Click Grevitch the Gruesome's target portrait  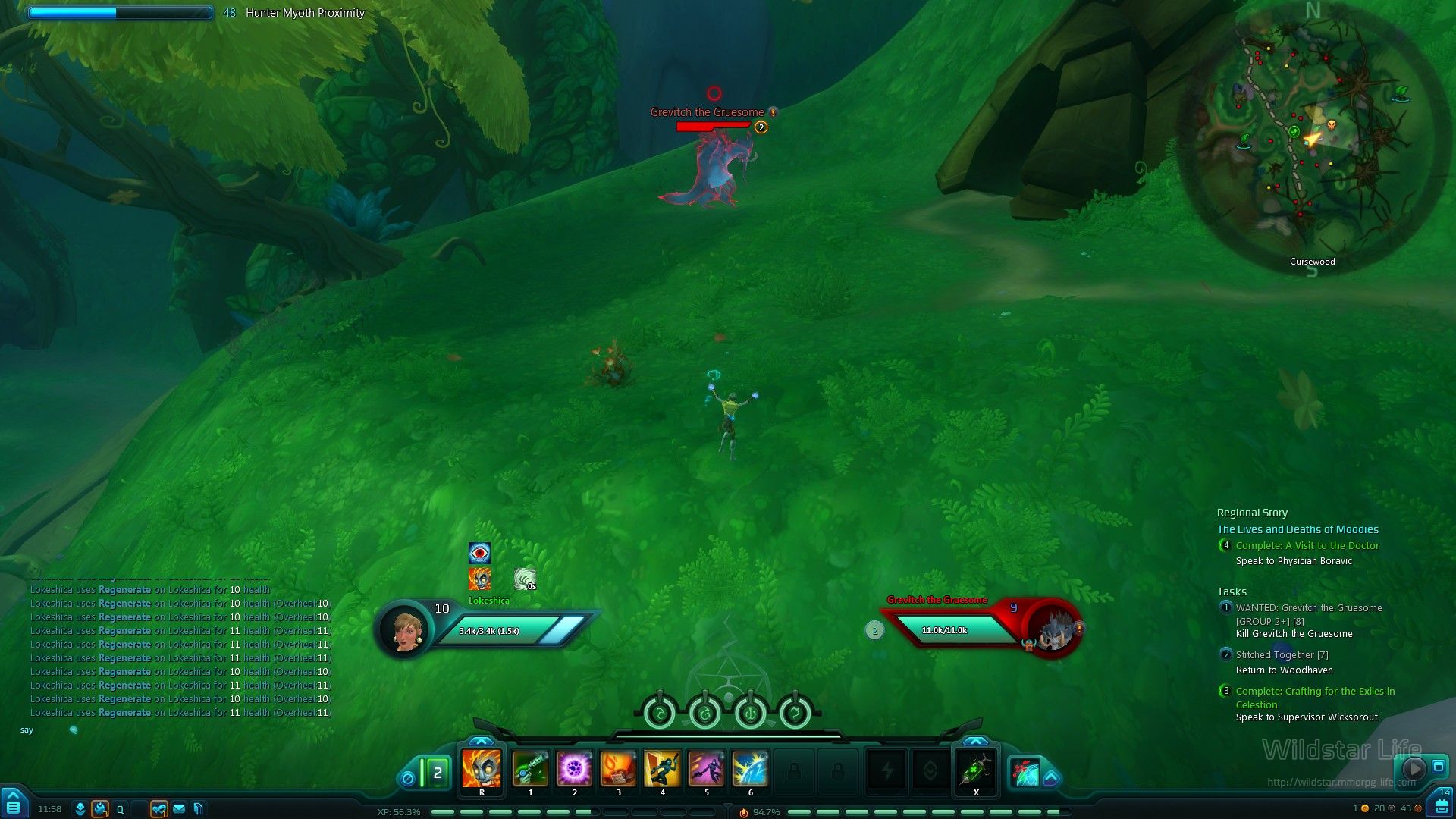tap(1054, 629)
